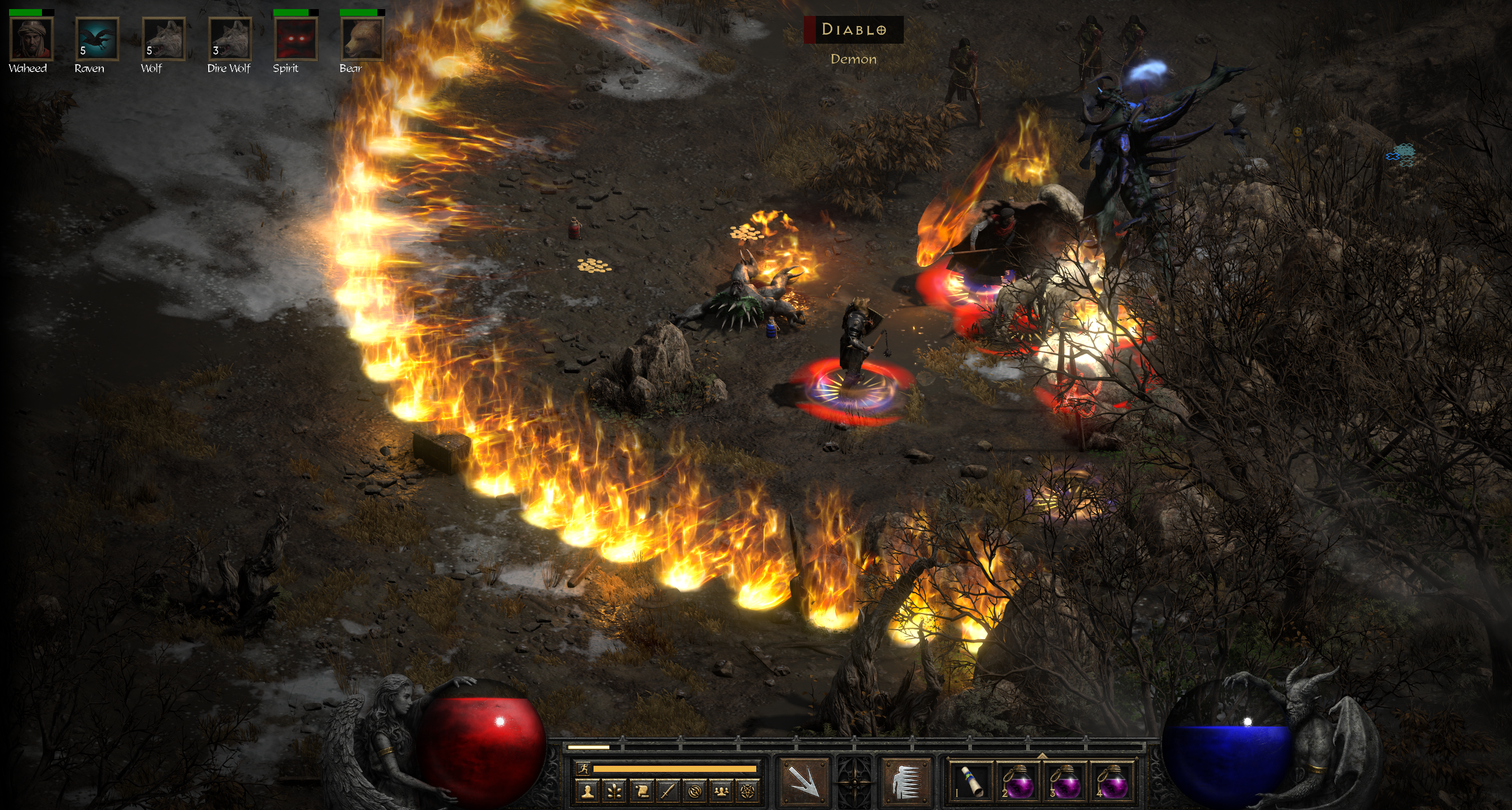Select the Waheed mercenary portrait
The image size is (1512, 810).
(x=32, y=39)
